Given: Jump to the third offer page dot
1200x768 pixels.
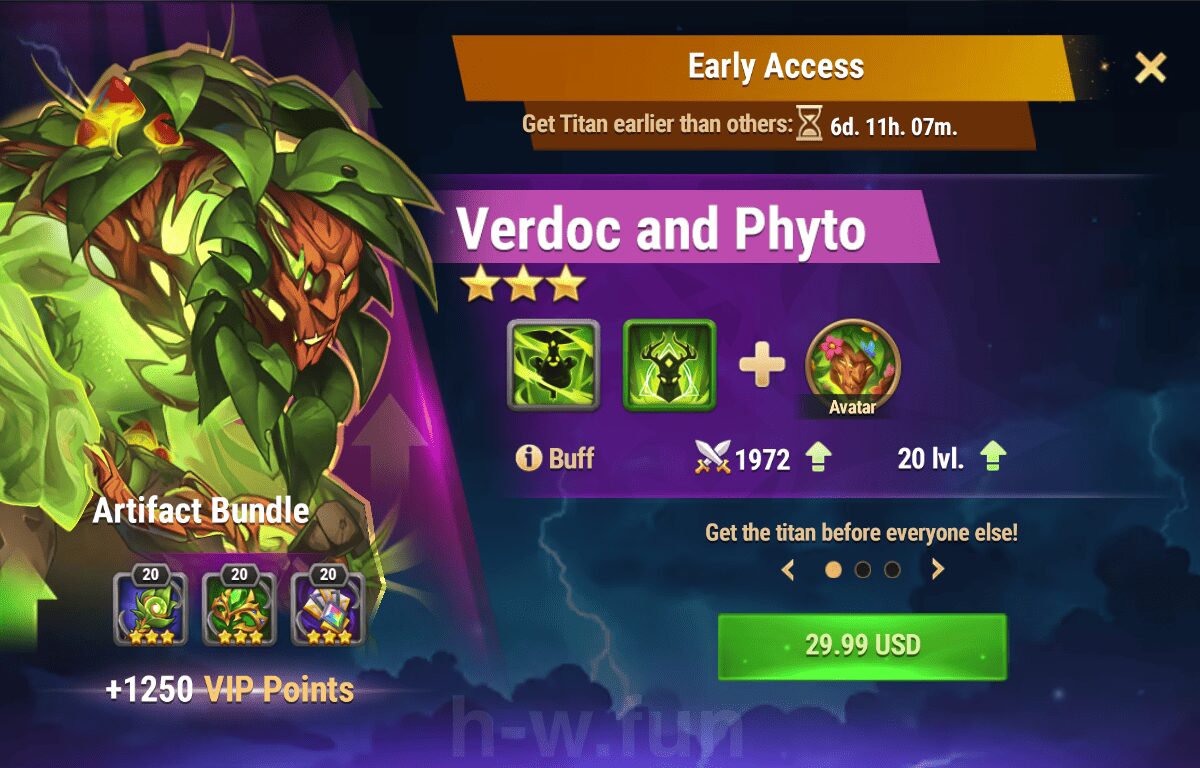Looking at the screenshot, I should [x=892, y=570].
